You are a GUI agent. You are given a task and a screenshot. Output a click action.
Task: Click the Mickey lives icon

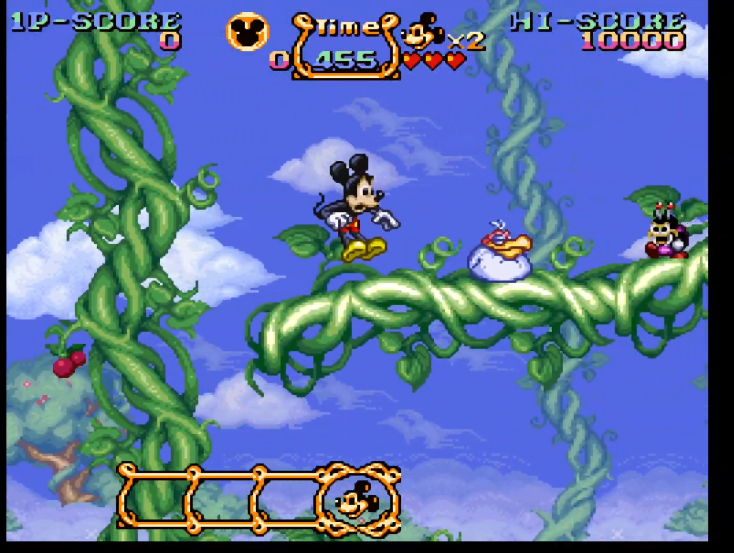[423, 33]
